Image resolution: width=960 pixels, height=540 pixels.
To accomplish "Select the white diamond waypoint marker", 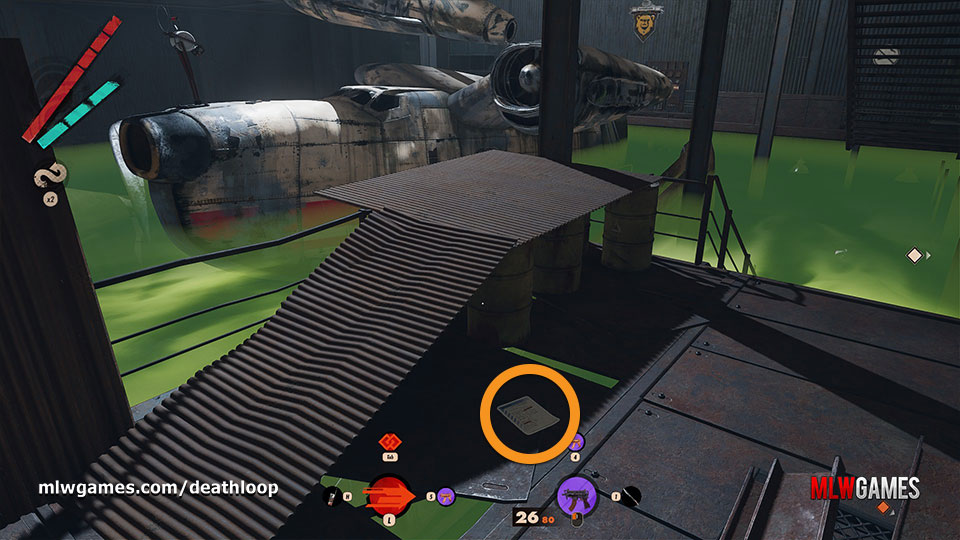I will [x=914, y=256].
